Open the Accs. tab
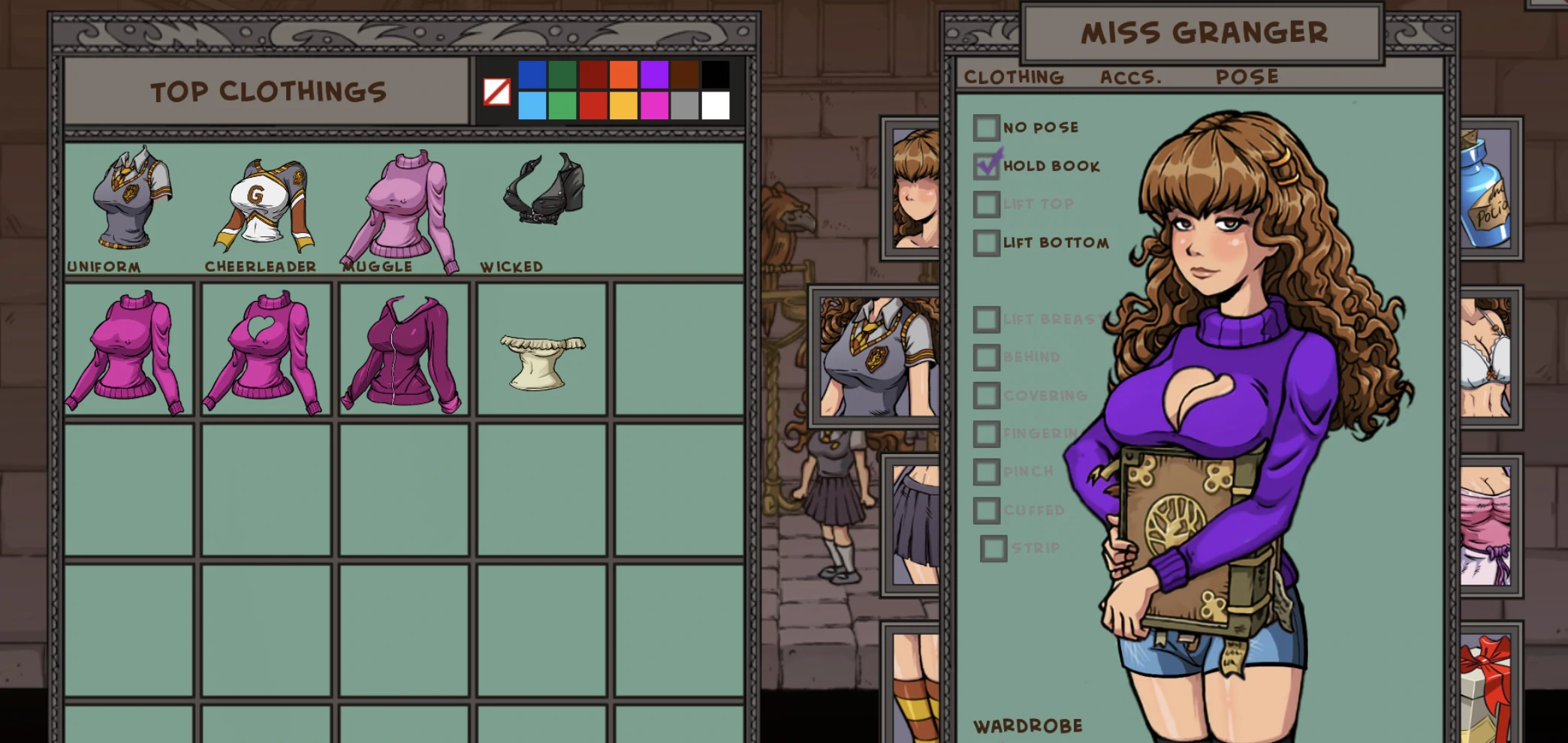Image resolution: width=1568 pixels, height=743 pixels. [x=1130, y=77]
